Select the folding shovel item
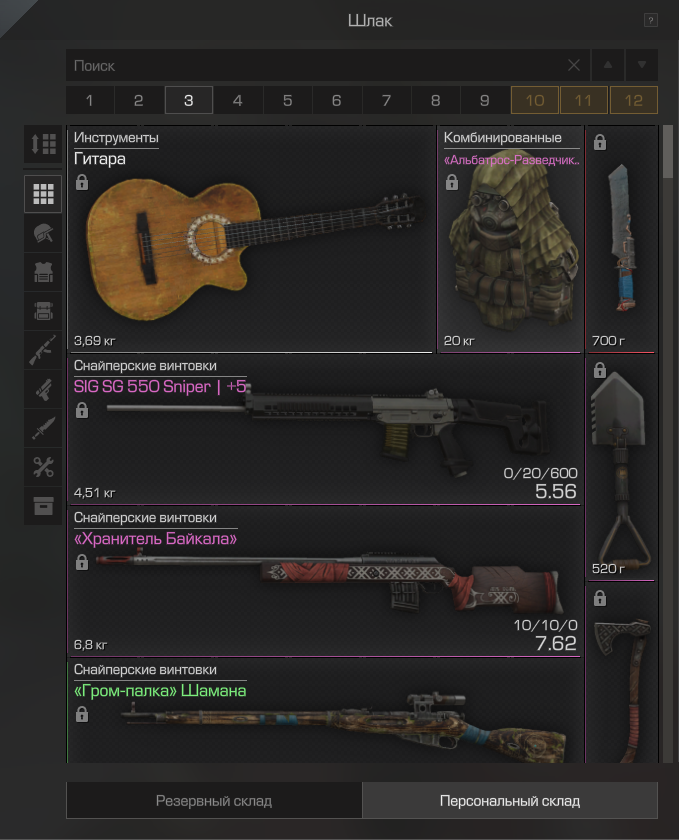679x840 pixels. [621, 468]
